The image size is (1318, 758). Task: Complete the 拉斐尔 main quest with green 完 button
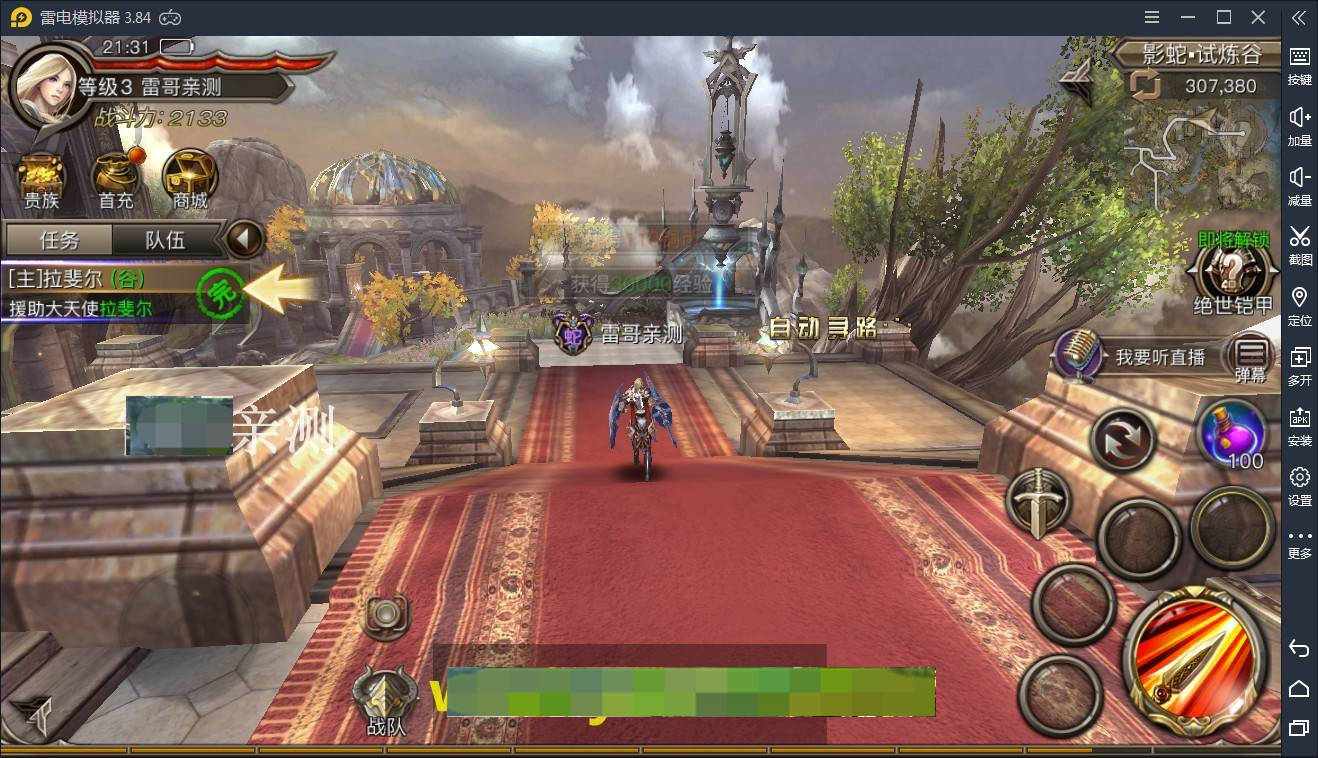click(220, 293)
